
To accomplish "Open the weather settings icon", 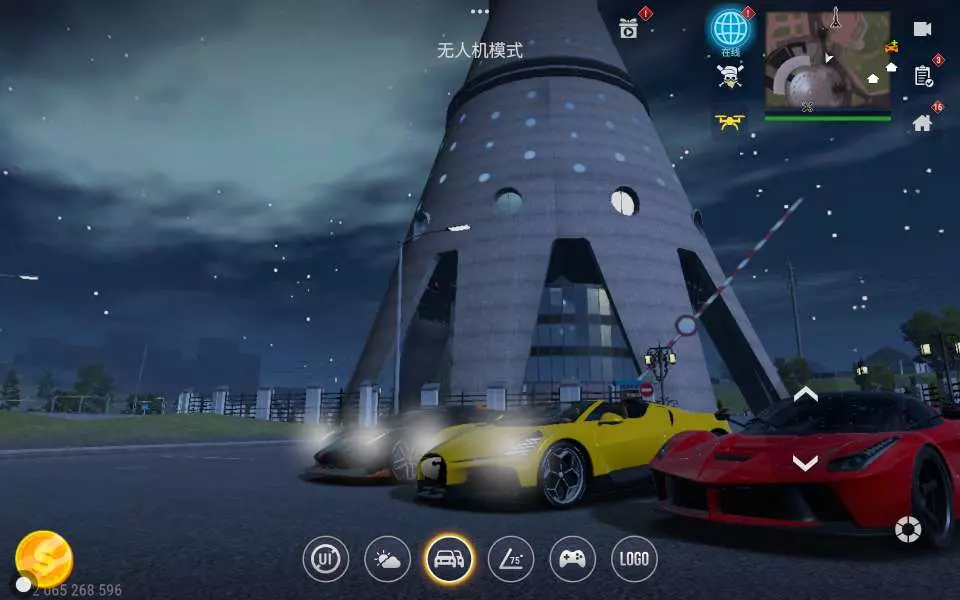I will tap(387, 559).
